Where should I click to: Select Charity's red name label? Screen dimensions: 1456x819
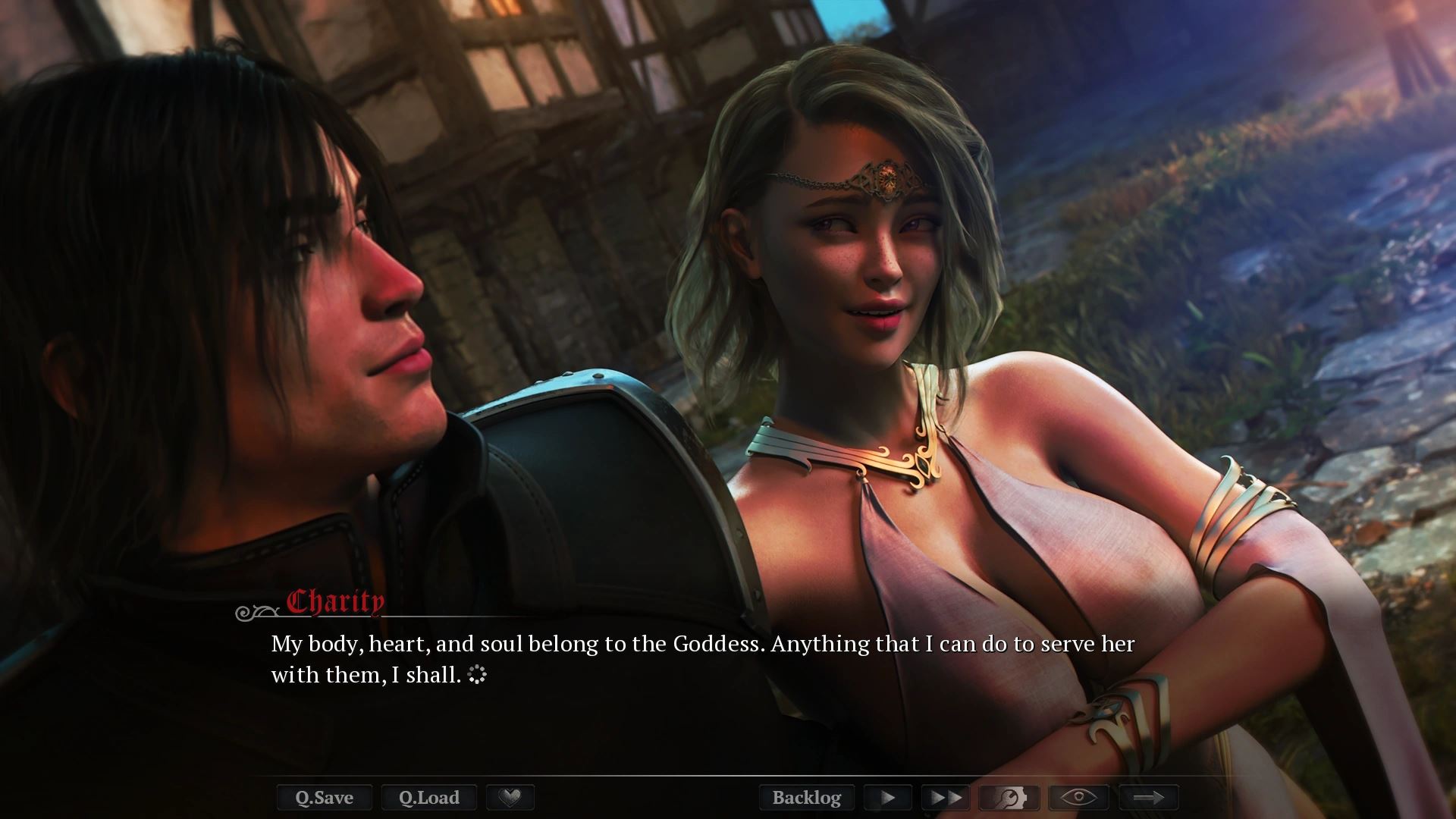[x=334, y=603]
